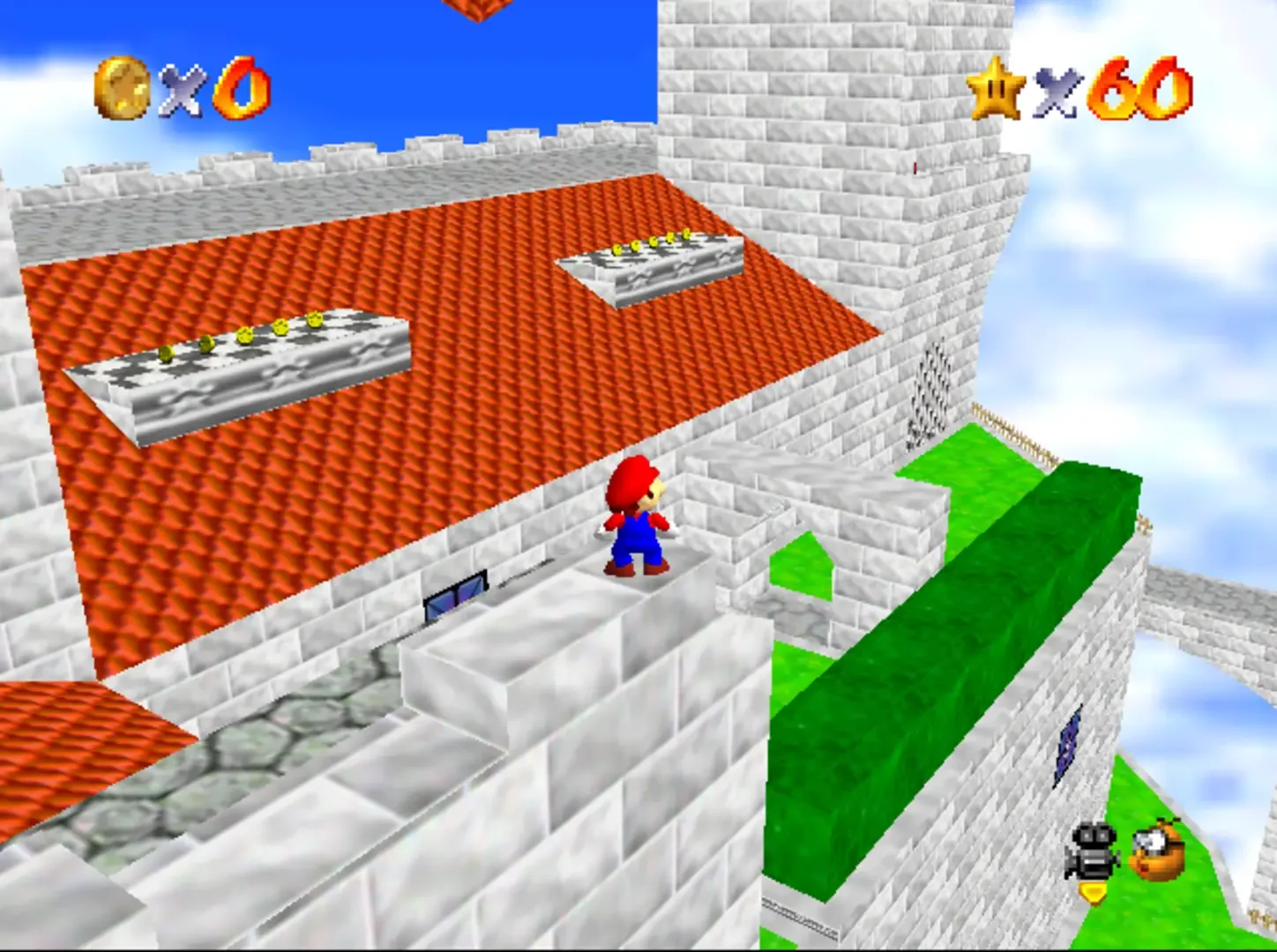
Task: Click the Goomba next to the camera indicator
Action: coord(1155,851)
